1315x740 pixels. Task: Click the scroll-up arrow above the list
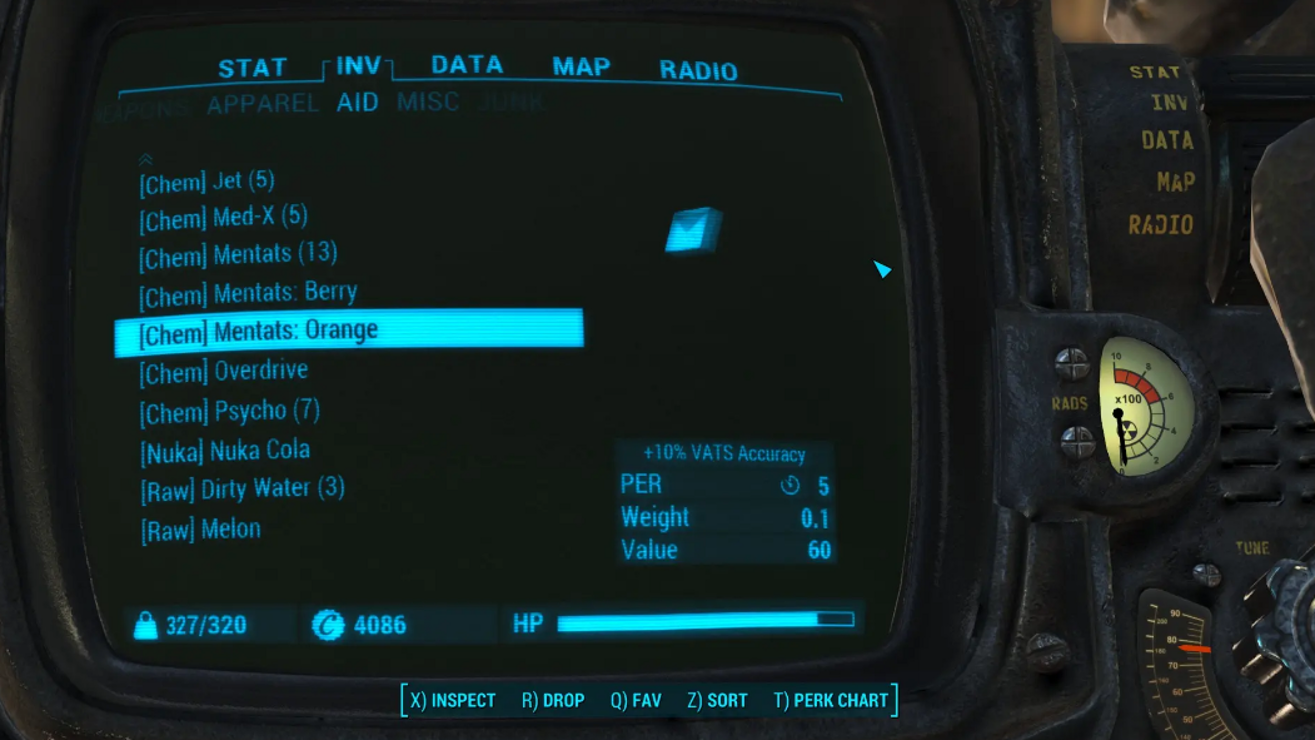click(x=146, y=159)
